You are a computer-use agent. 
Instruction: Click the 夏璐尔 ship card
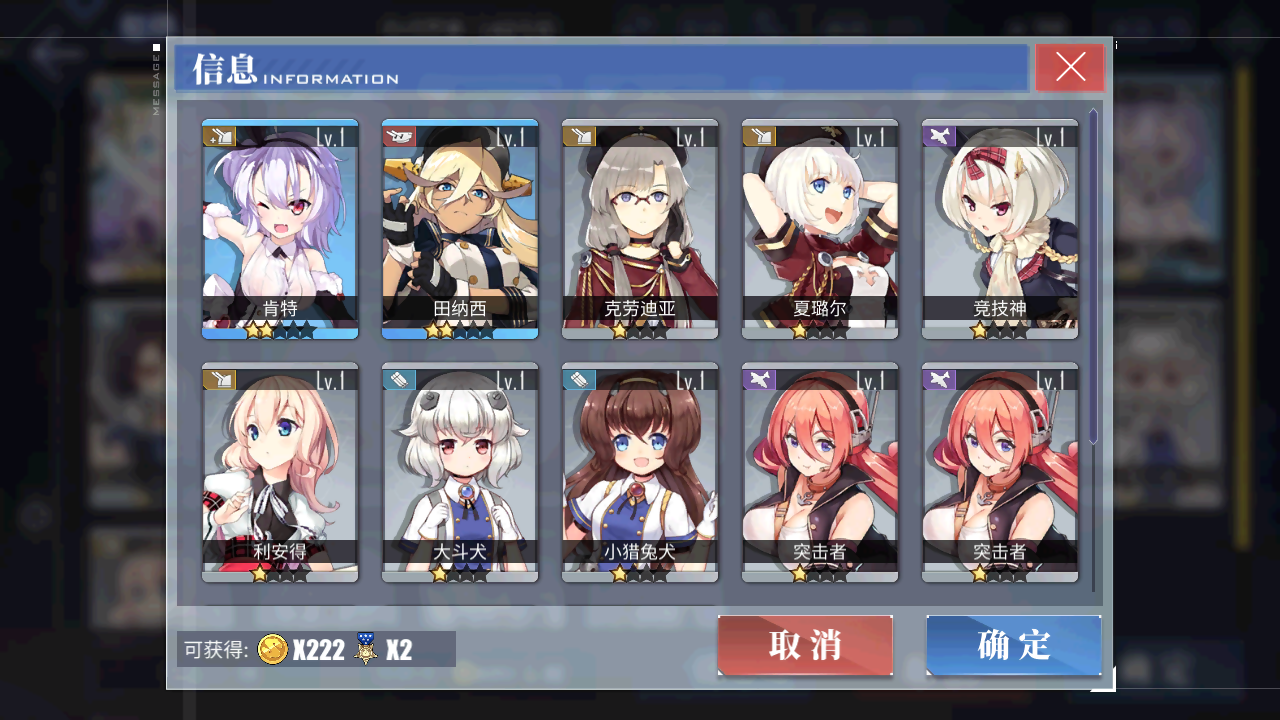(x=820, y=229)
